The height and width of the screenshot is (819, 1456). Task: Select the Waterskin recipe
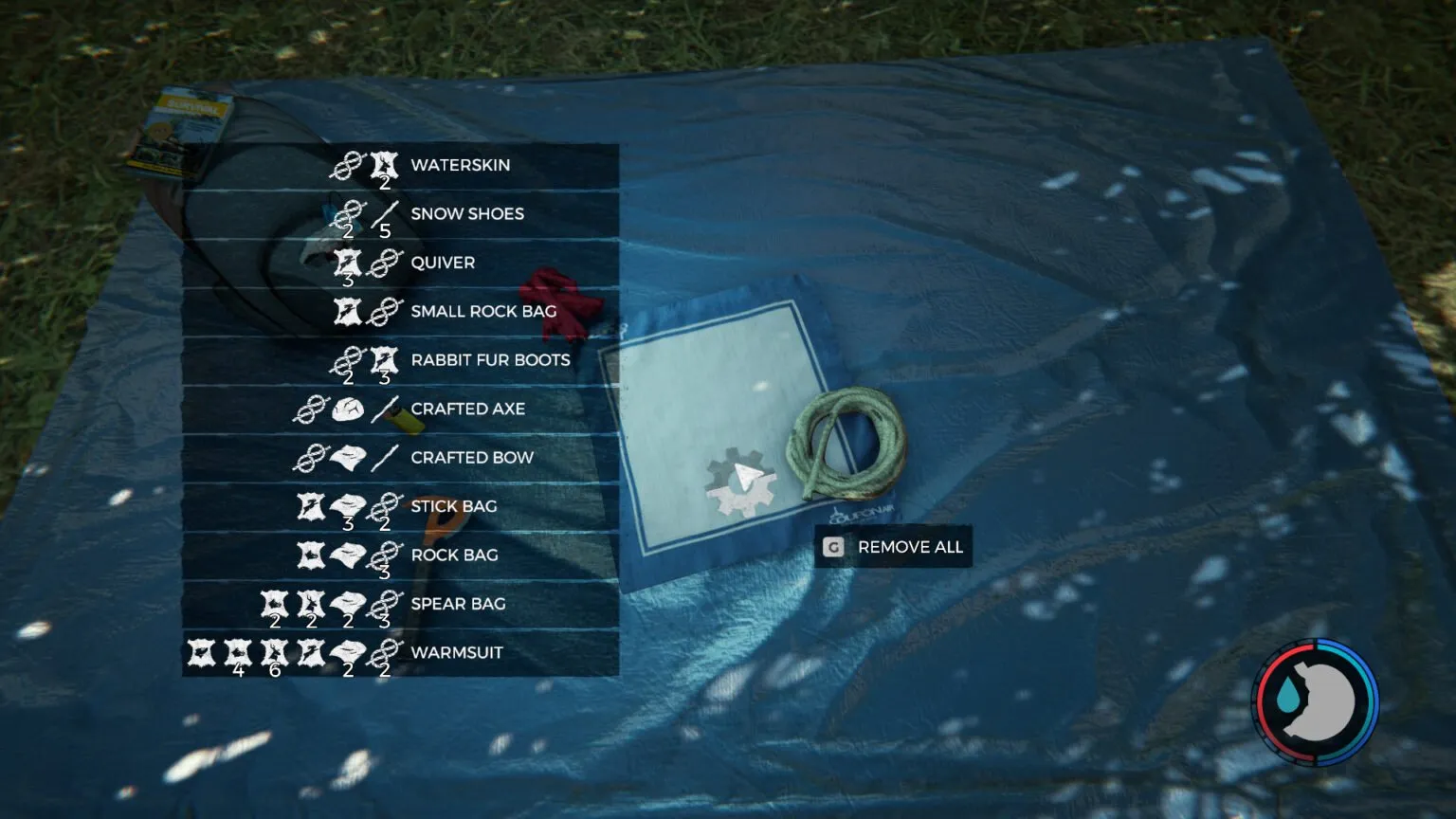click(x=460, y=166)
